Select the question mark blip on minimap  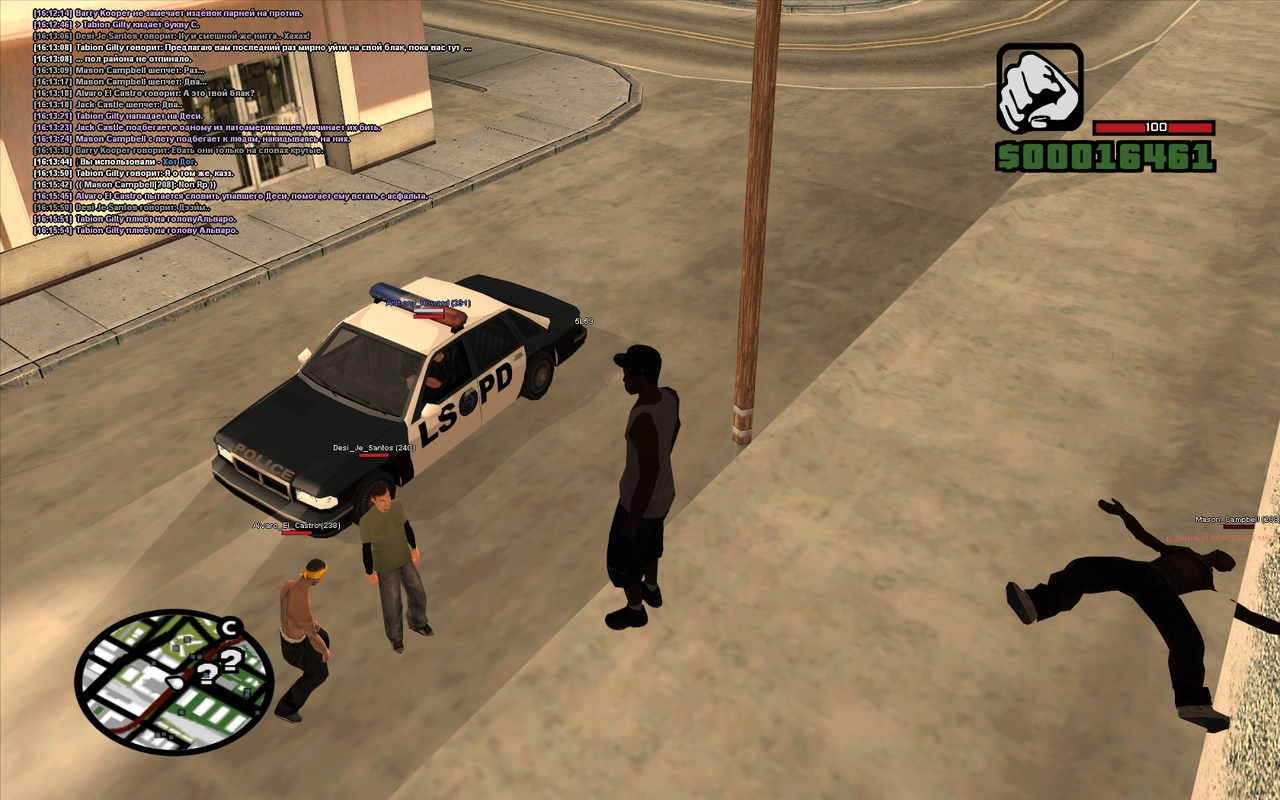pyautogui.click(x=230, y=660)
